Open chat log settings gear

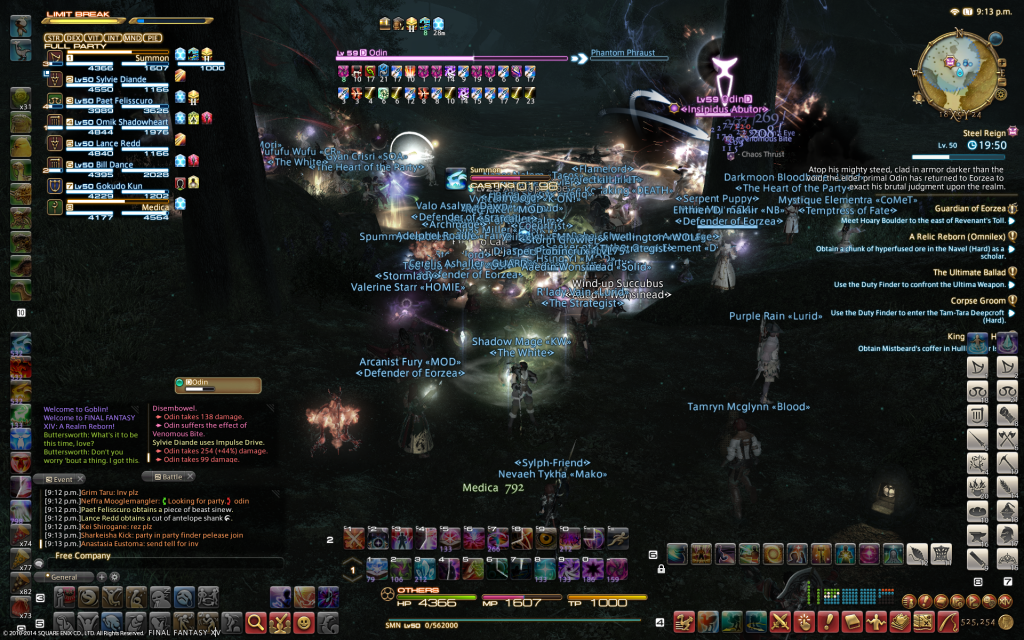[114, 577]
